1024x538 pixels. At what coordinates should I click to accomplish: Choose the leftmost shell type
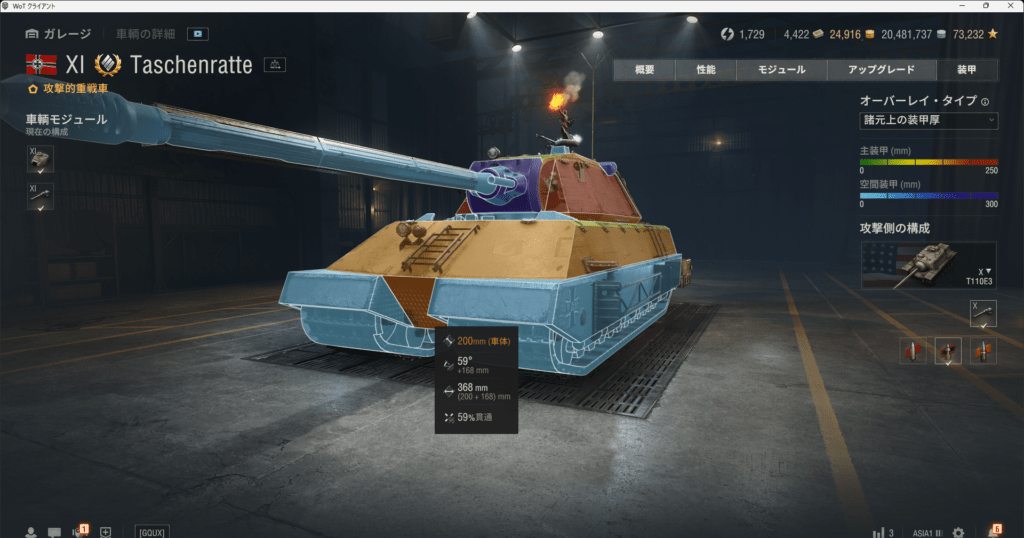912,351
